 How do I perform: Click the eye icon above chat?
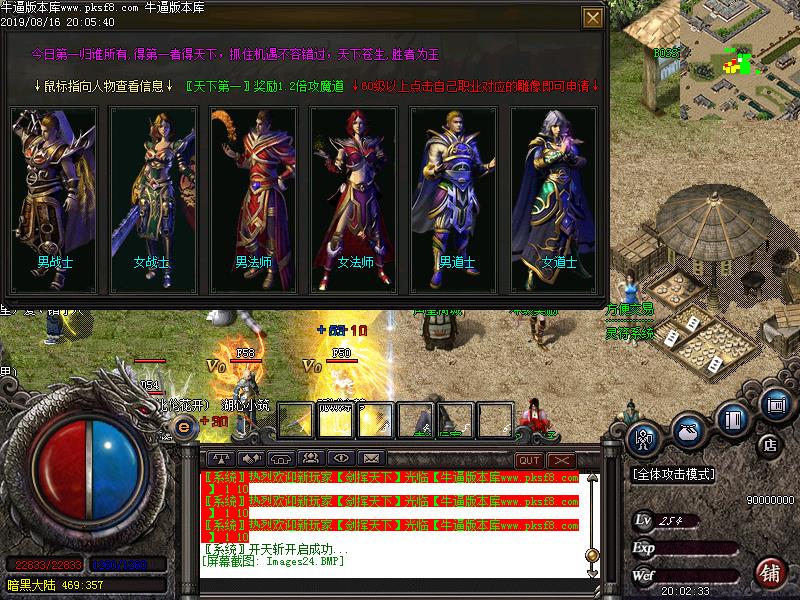tap(342, 458)
